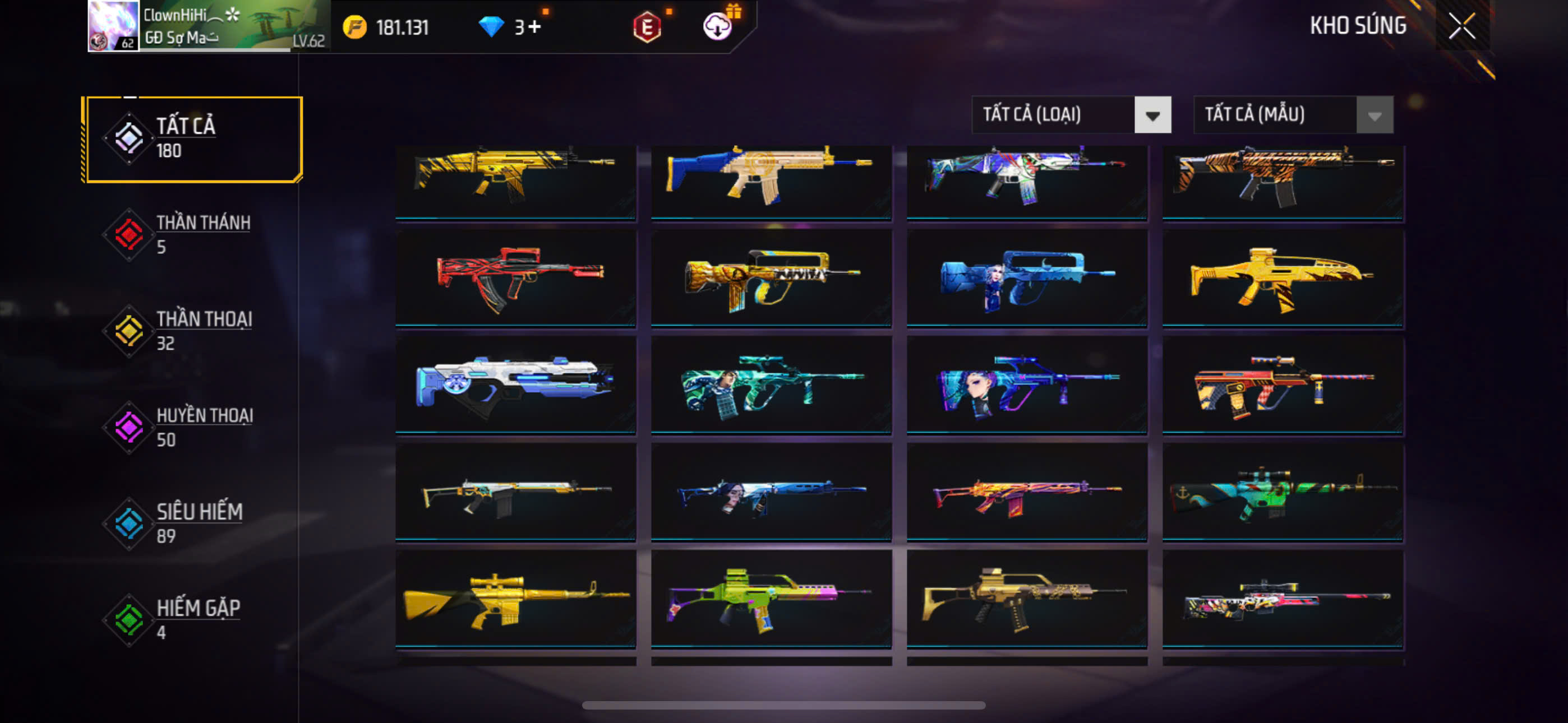Add more diamonds with the plus button
The image size is (1568, 723).
coord(534,27)
